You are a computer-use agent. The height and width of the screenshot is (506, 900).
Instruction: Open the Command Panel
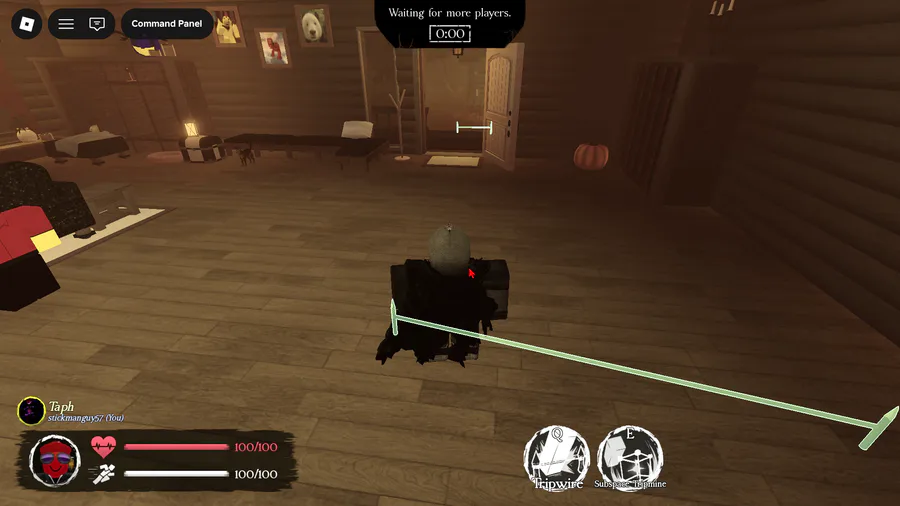point(167,23)
